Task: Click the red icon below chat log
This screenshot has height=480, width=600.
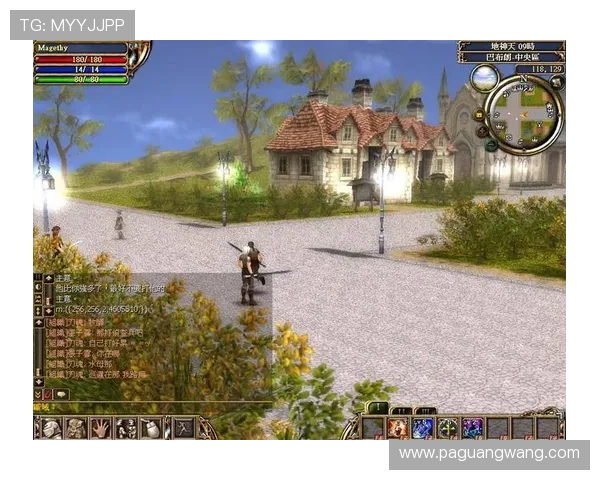Action: (x=48, y=394)
